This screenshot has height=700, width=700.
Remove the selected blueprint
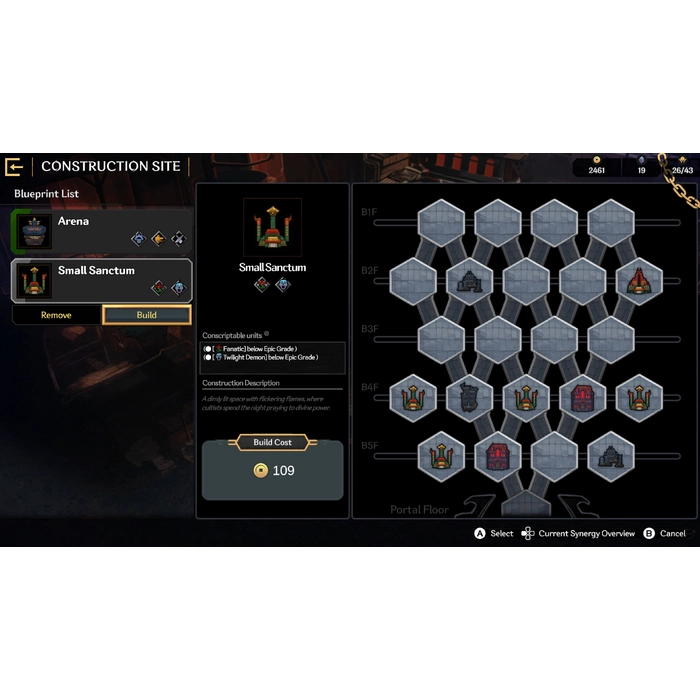[x=56, y=315]
